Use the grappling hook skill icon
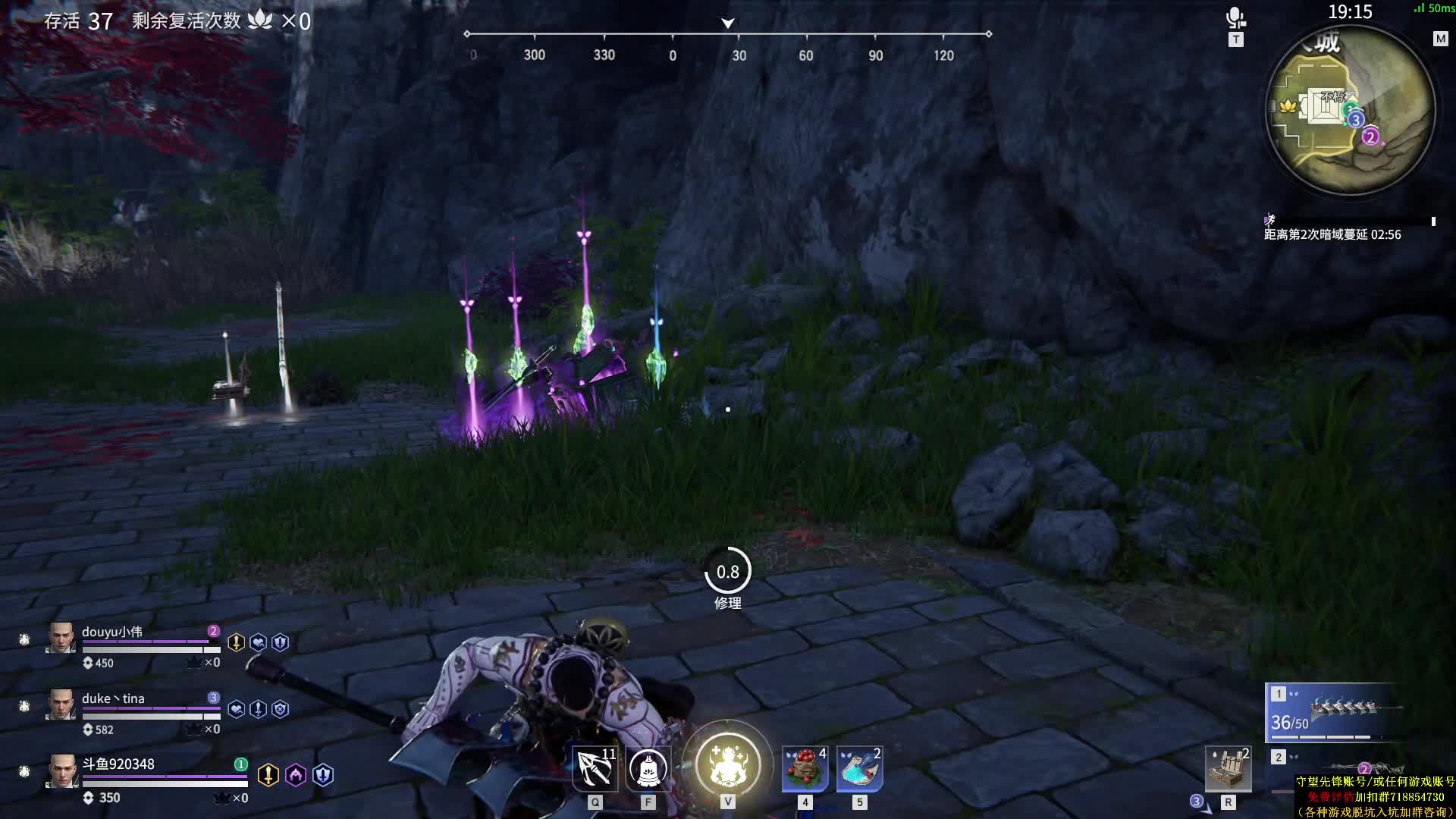This screenshot has width=1456, height=819. click(595, 769)
